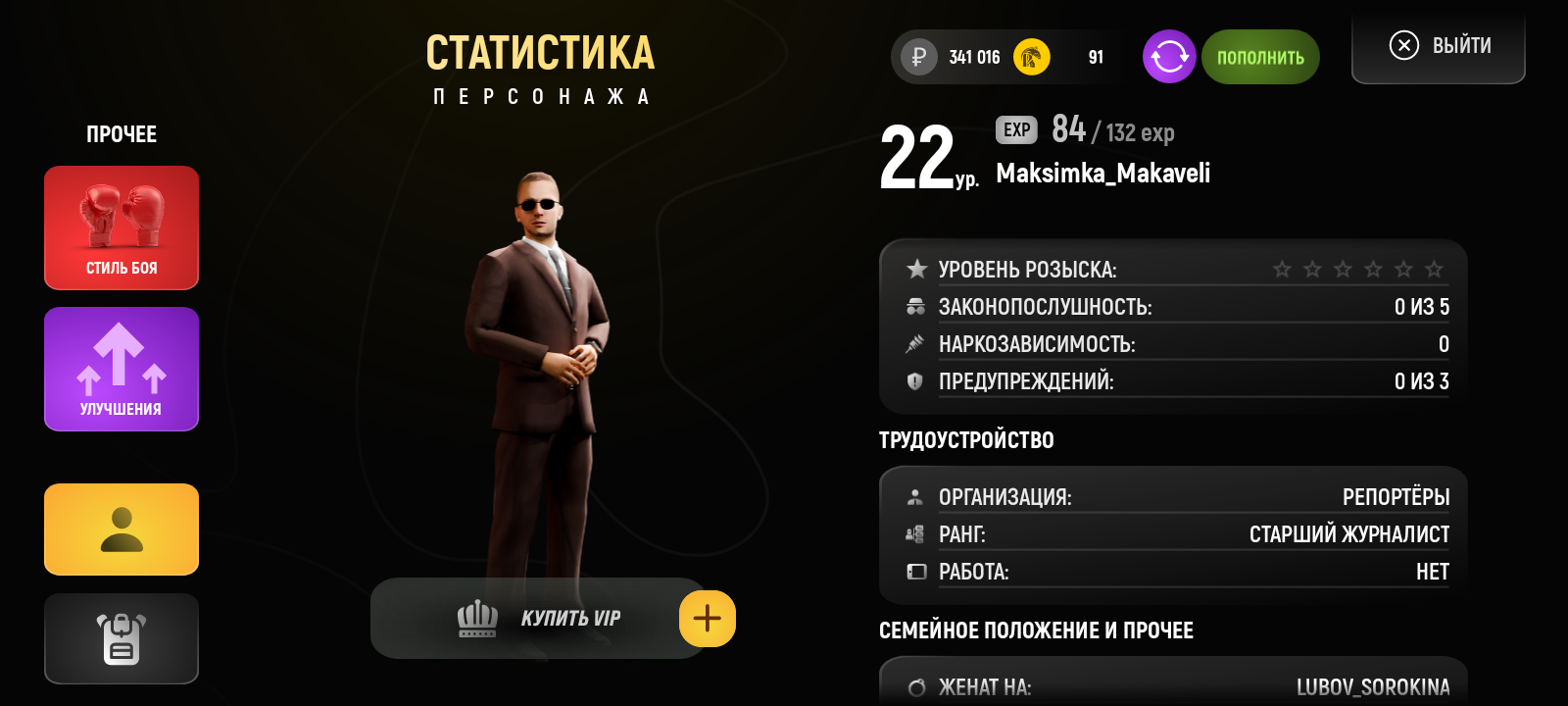Click the purple currency exchange icon
The width and height of the screenshot is (1568, 706).
click(x=1168, y=57)
